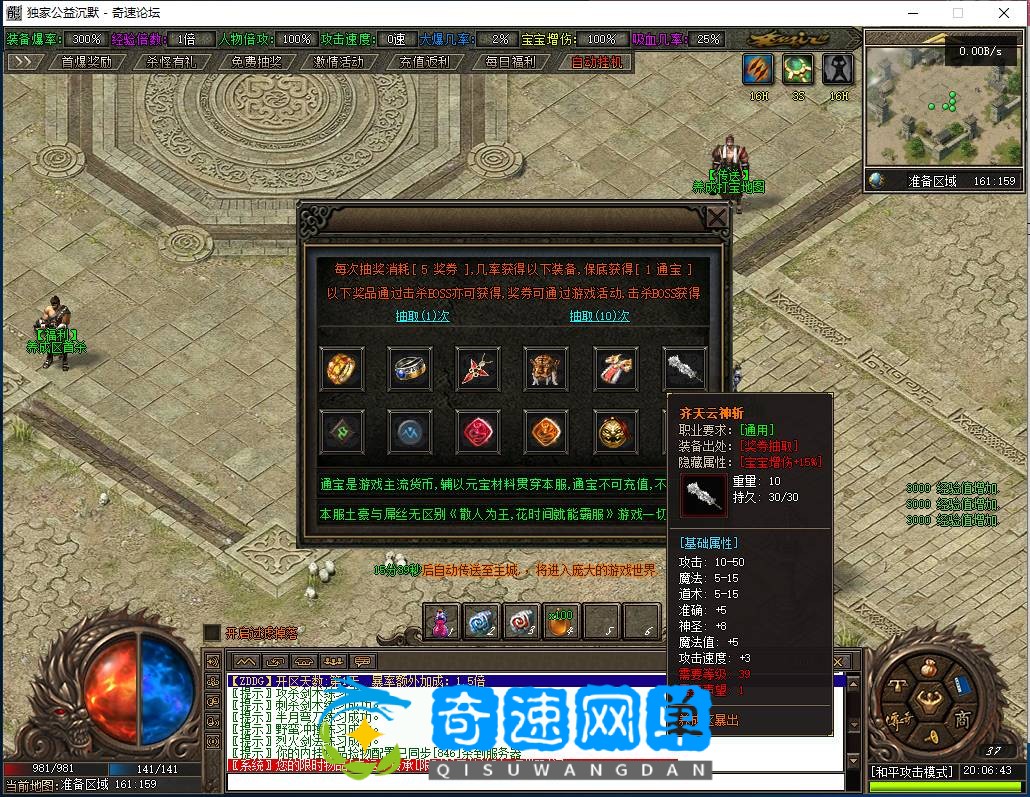Open the 杀怪有礼 menu
This screenshot has width=1030, height=797.
171,61
